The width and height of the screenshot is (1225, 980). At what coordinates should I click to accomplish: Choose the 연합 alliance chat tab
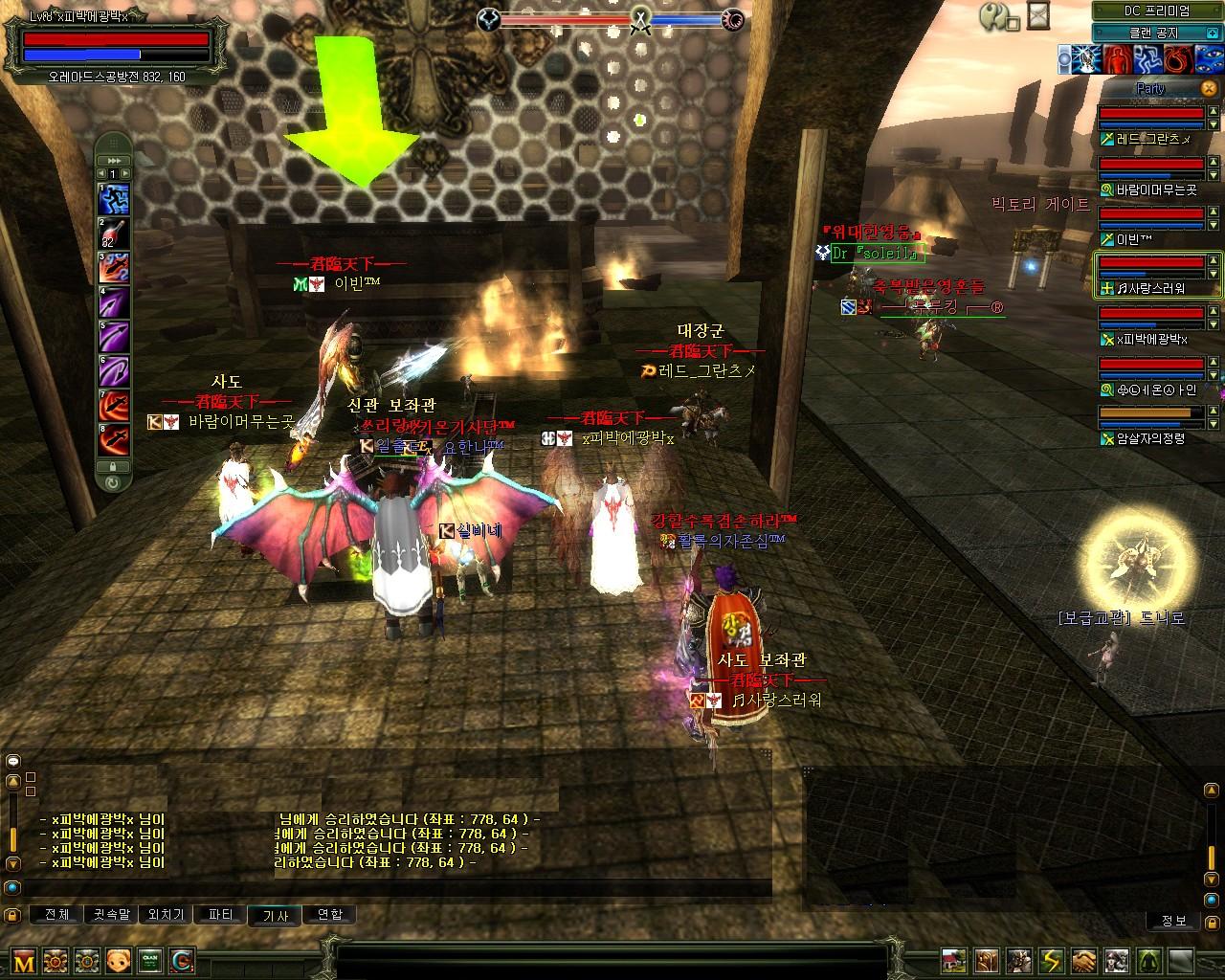pyautogui.click(x=329, y=915)
